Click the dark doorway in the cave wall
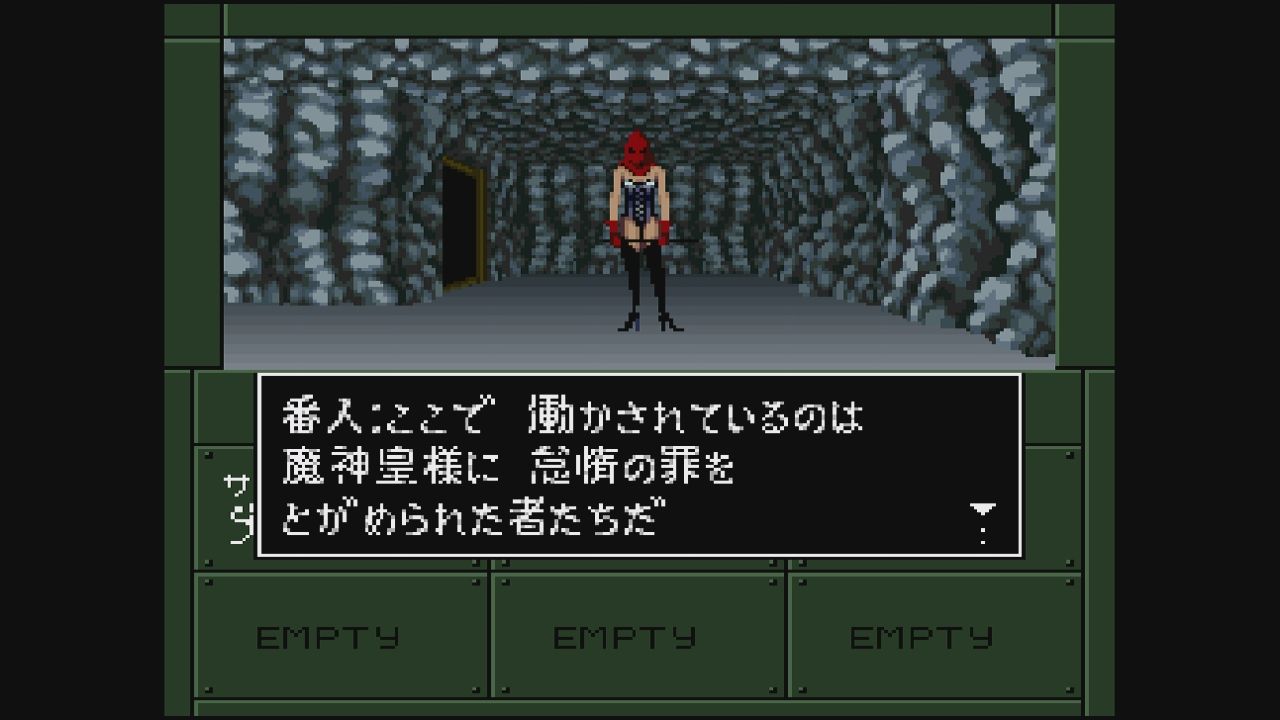 459,225
